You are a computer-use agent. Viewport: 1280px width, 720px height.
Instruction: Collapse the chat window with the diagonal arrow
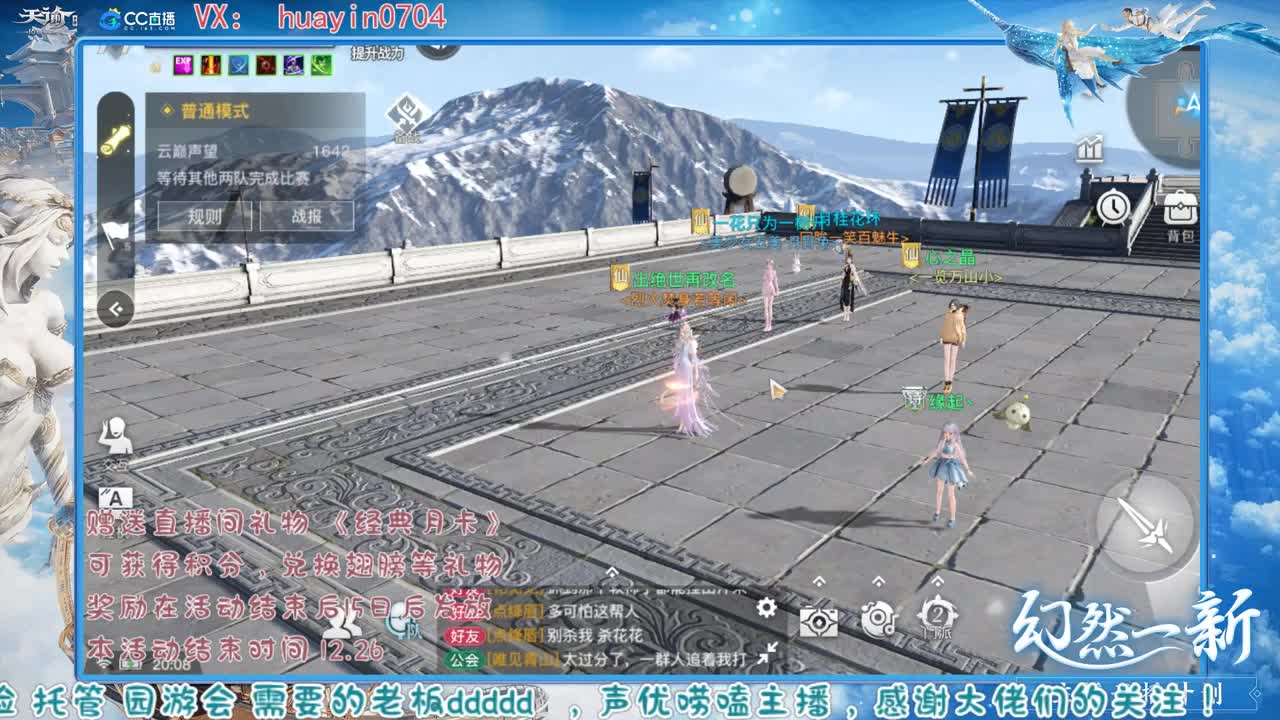pos(765,651)
